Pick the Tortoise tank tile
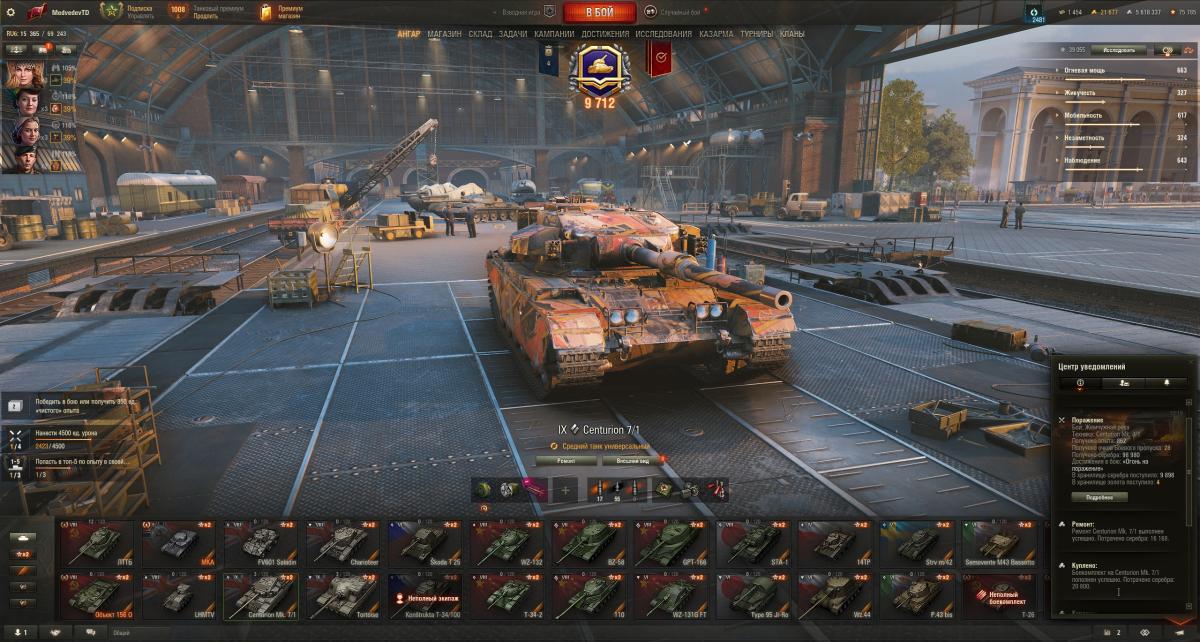Screen dimensions: 1200x642 (342, 595)
